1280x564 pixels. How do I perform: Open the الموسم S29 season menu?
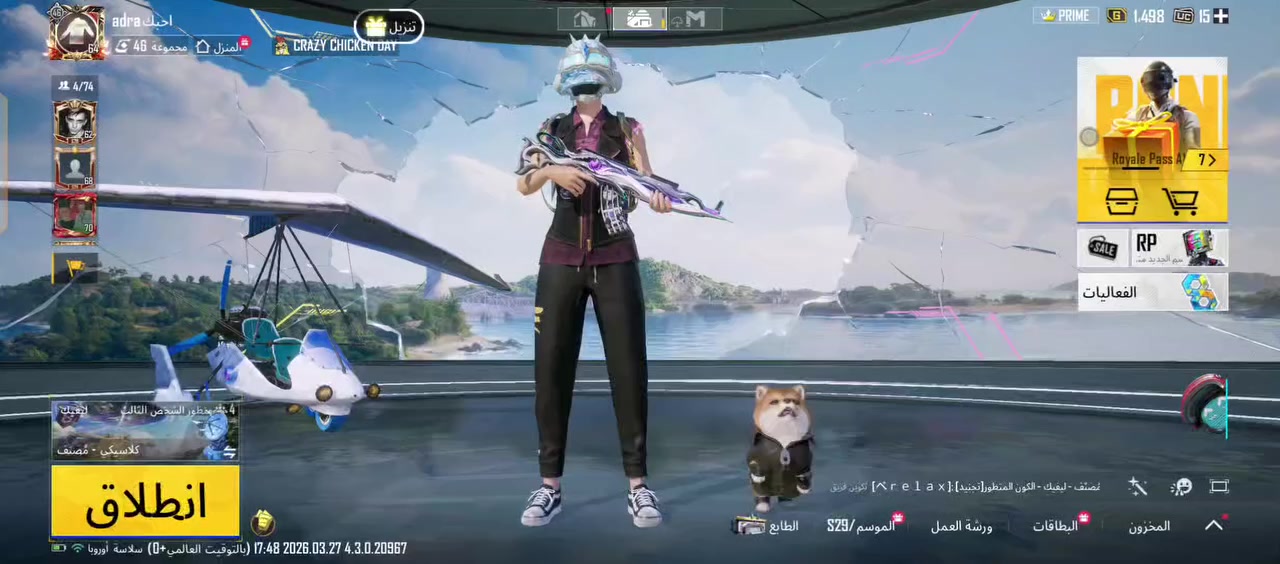(x=861, y=526)
